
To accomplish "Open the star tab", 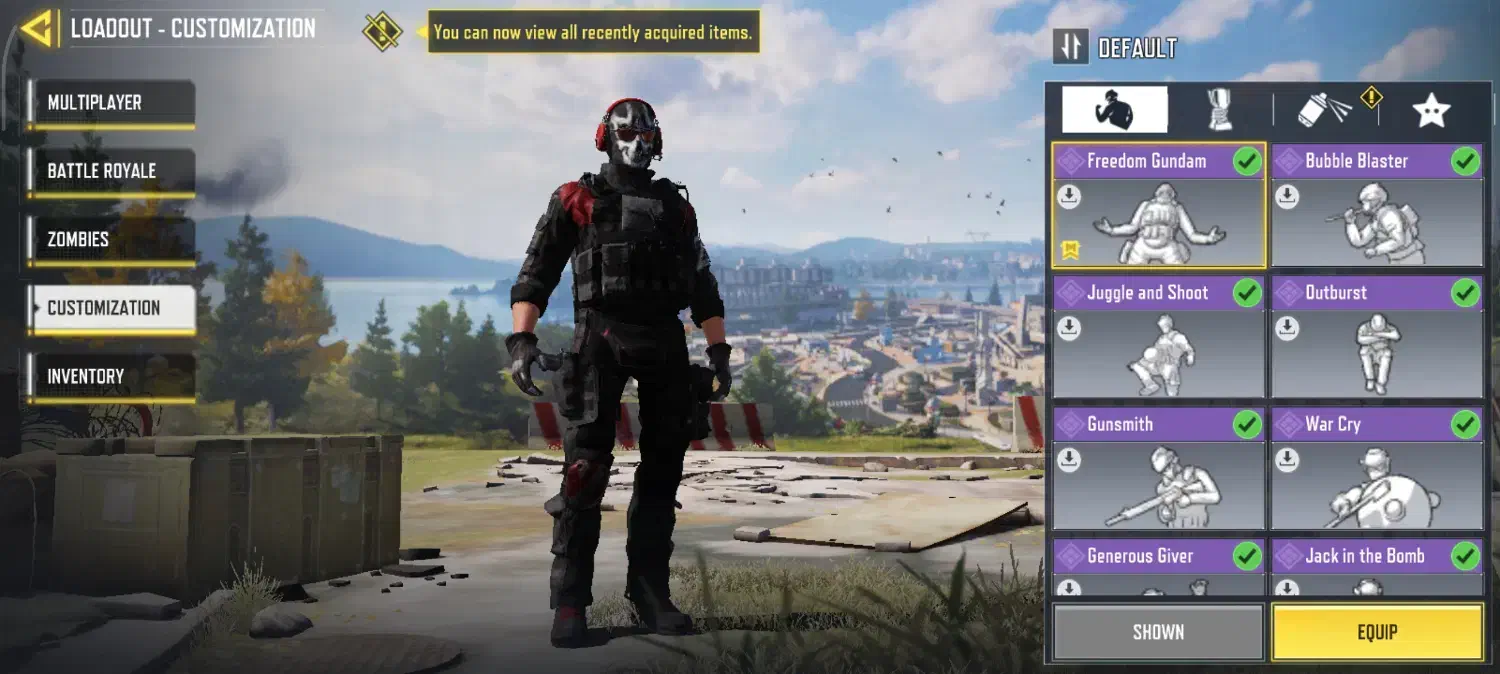I will 1431,110.
